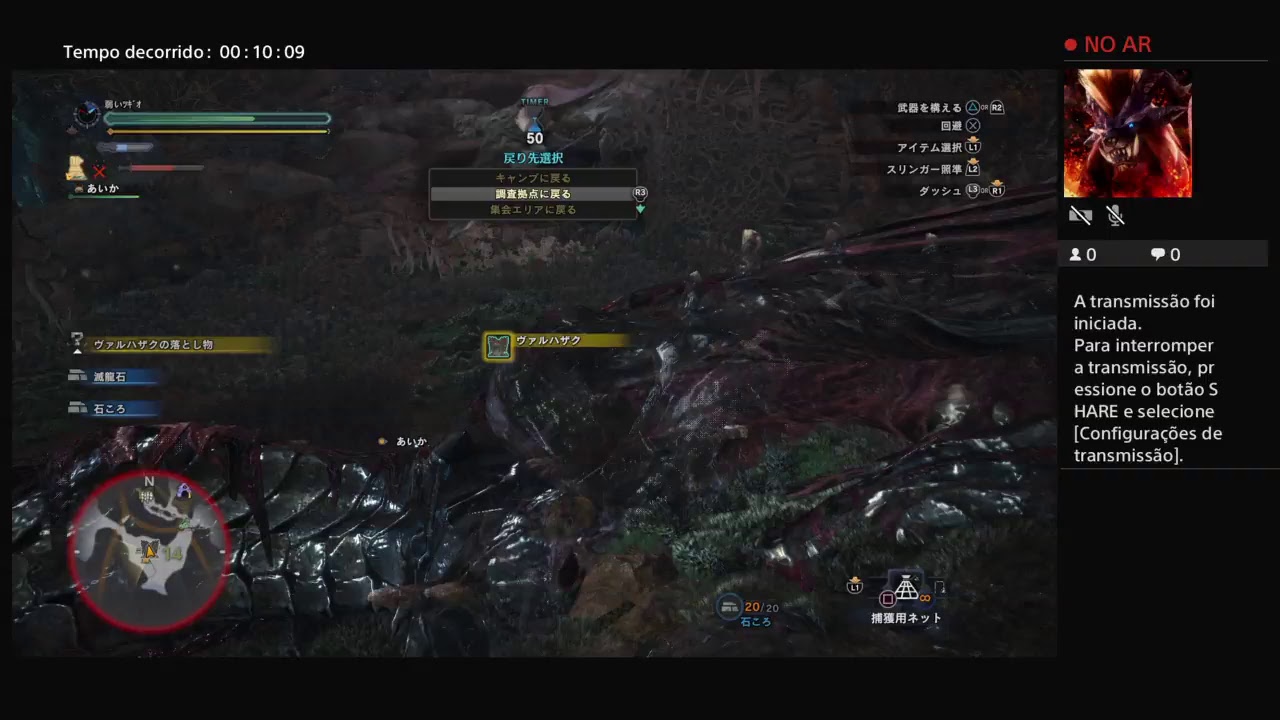The width and height of the screenshot is (1280, 720).
Task: Toggle the muted camera icon
Action: coord(1080,215)
